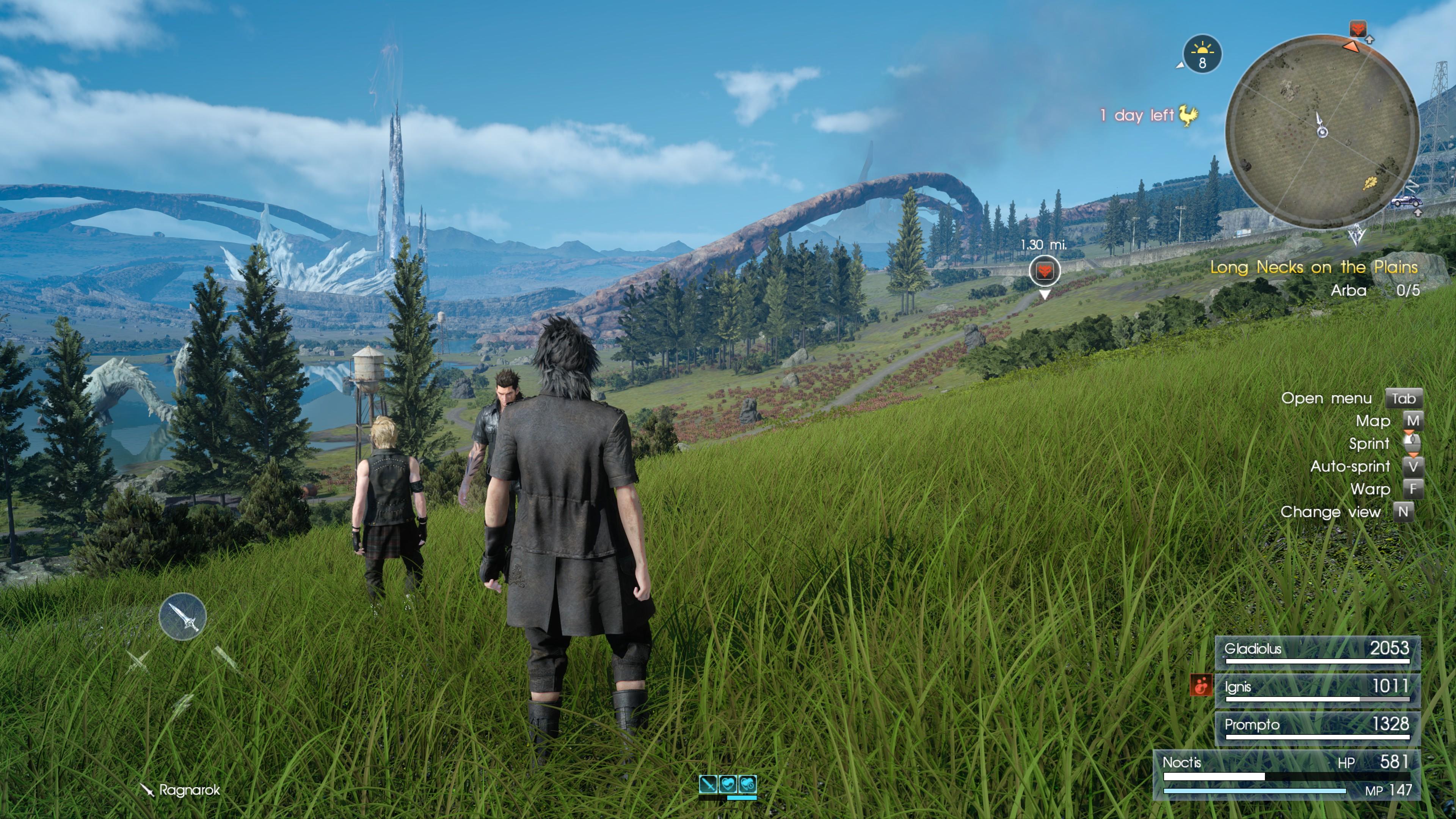Click the sun time-of-day indicator
Viewport: 1456px width, 819px height.
[x=1202, y=54]
